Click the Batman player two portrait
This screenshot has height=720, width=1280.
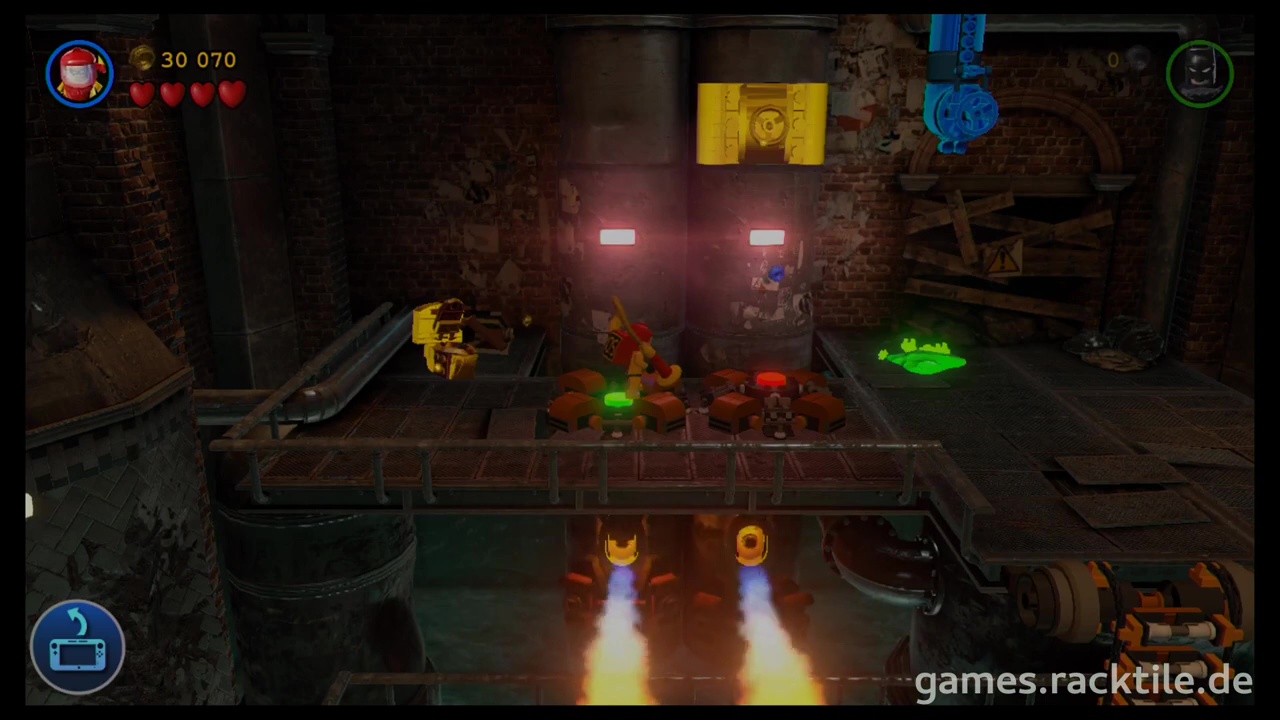point(1199,73)
